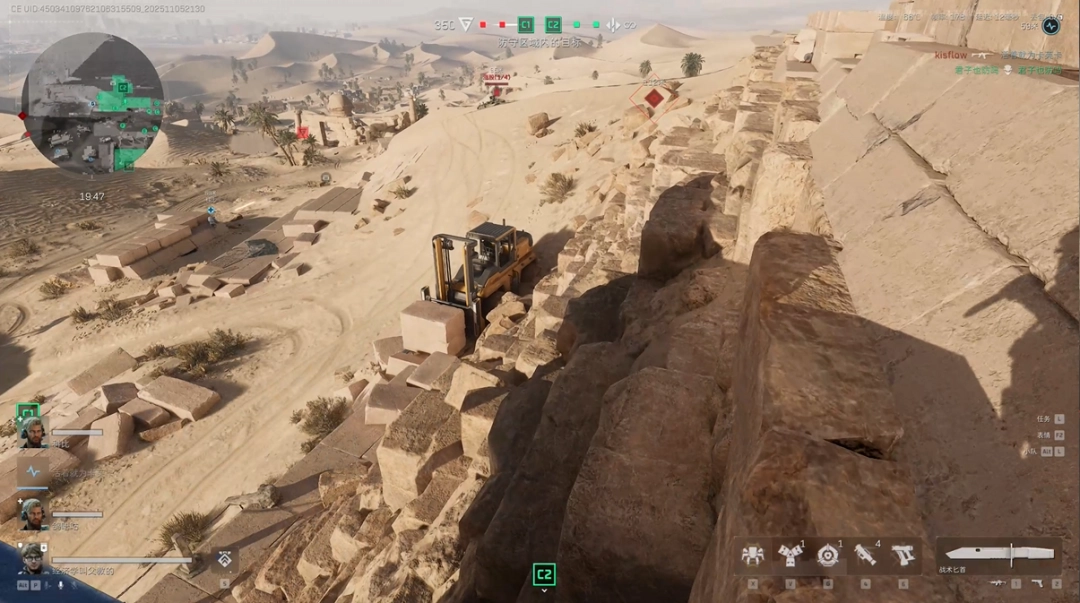Select the C2 objective marker in the top bar
The height and width of the screenshot is (603, 1080).
553,25
